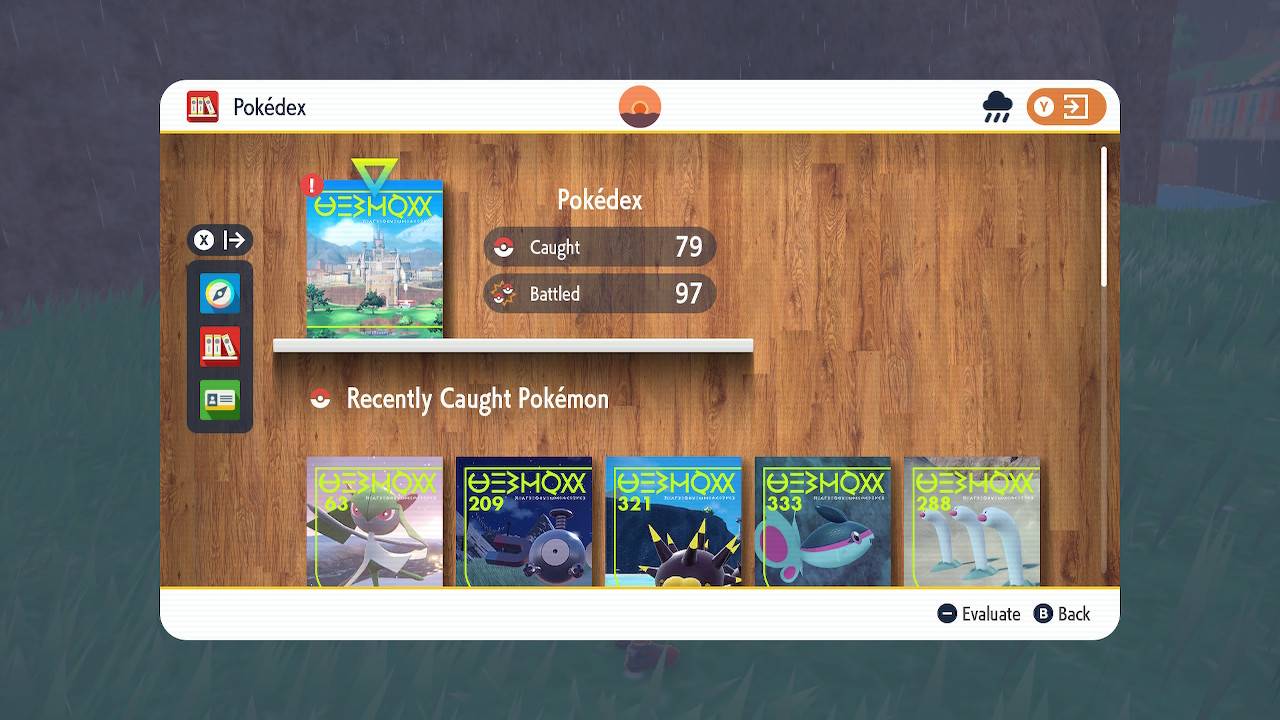This screenshot has width=1280, height=720.
Task: Pick the Wugtrio No. 288 book
Action: tap(972, 522)
